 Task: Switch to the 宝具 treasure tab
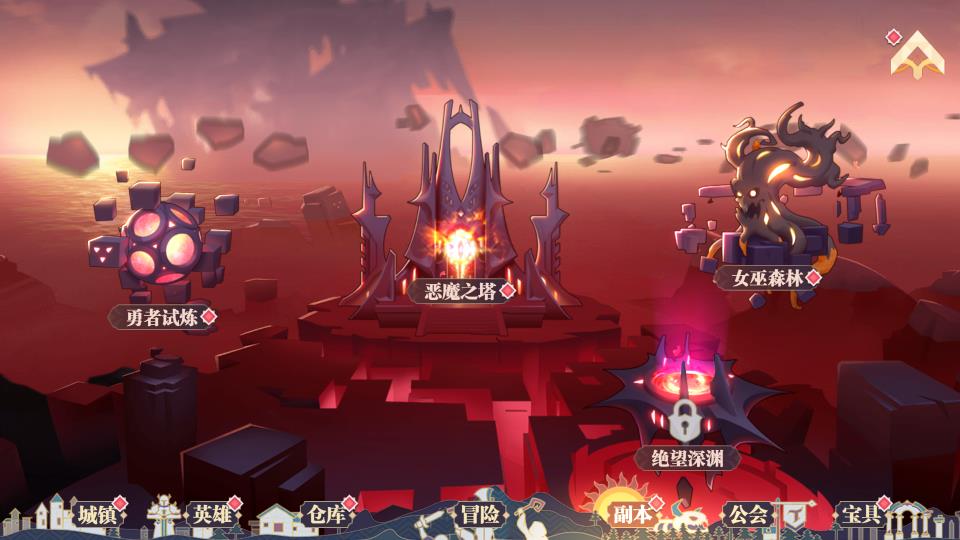pos(859,515)
